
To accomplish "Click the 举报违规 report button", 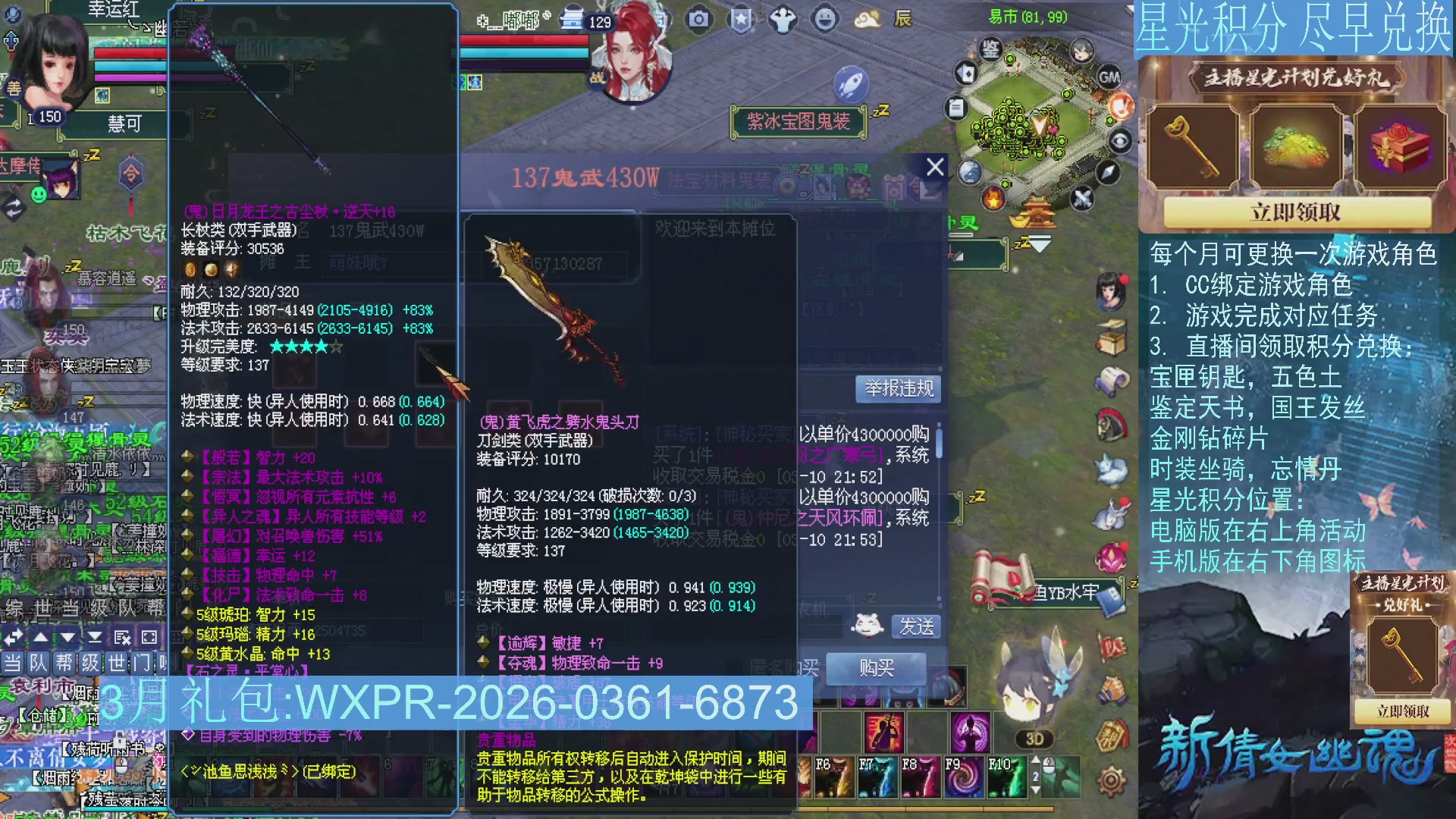I will click(x=897, y=389).
